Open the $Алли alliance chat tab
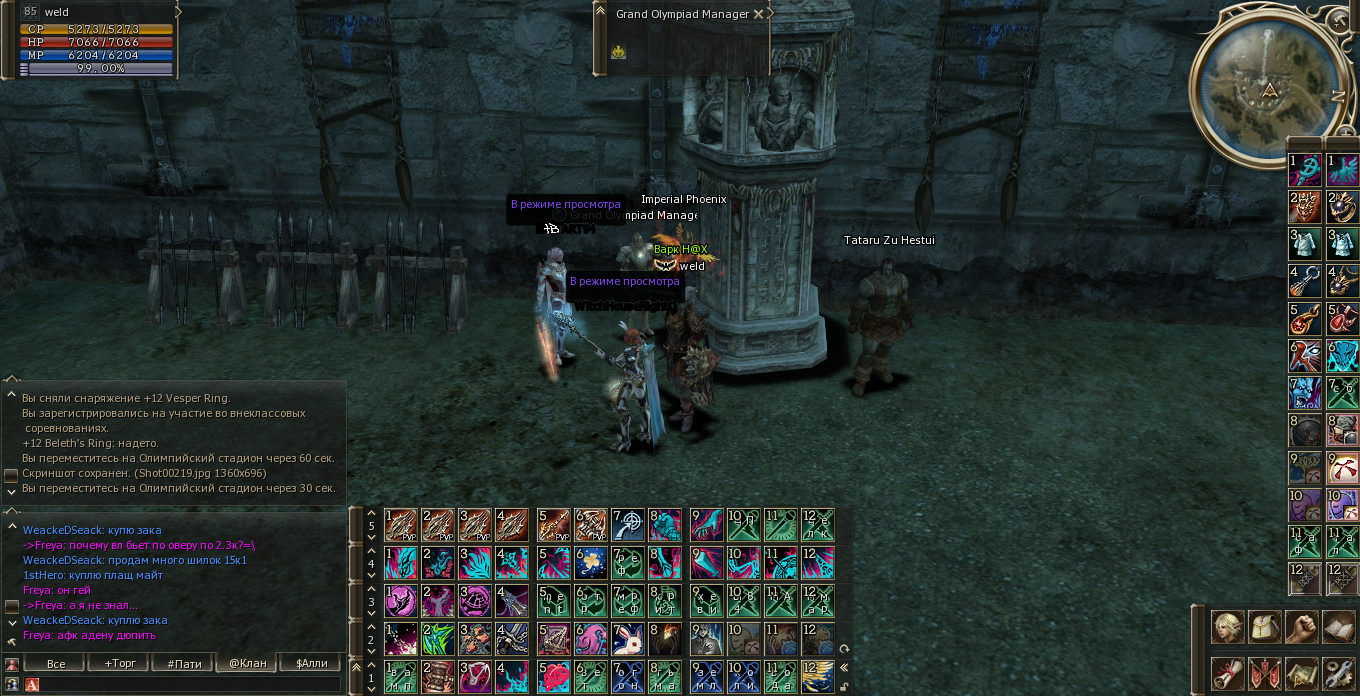The width and height of the screenshot is (1360, 696). coord(311,663)
